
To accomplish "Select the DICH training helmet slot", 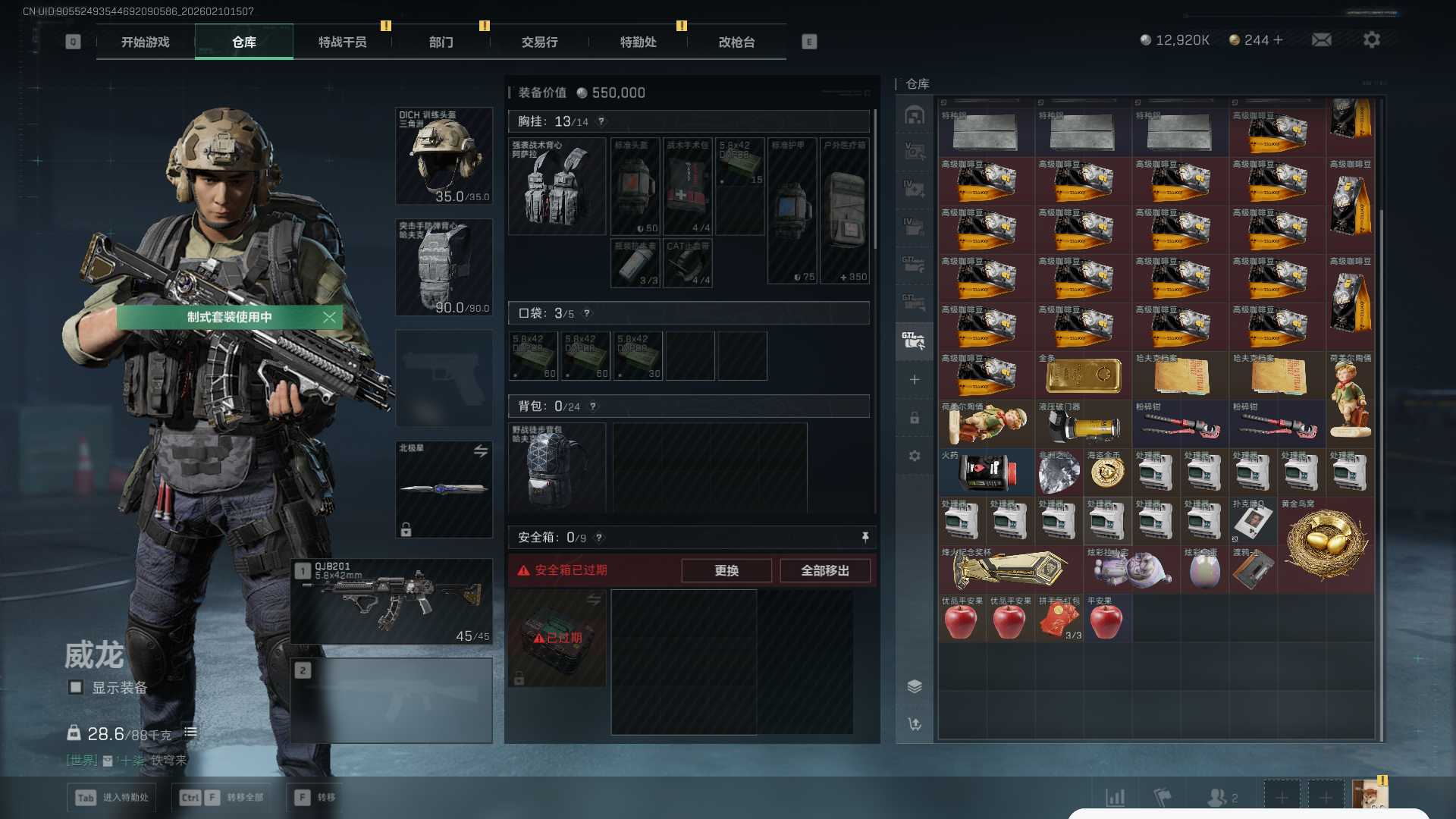I will coord(444,156).
